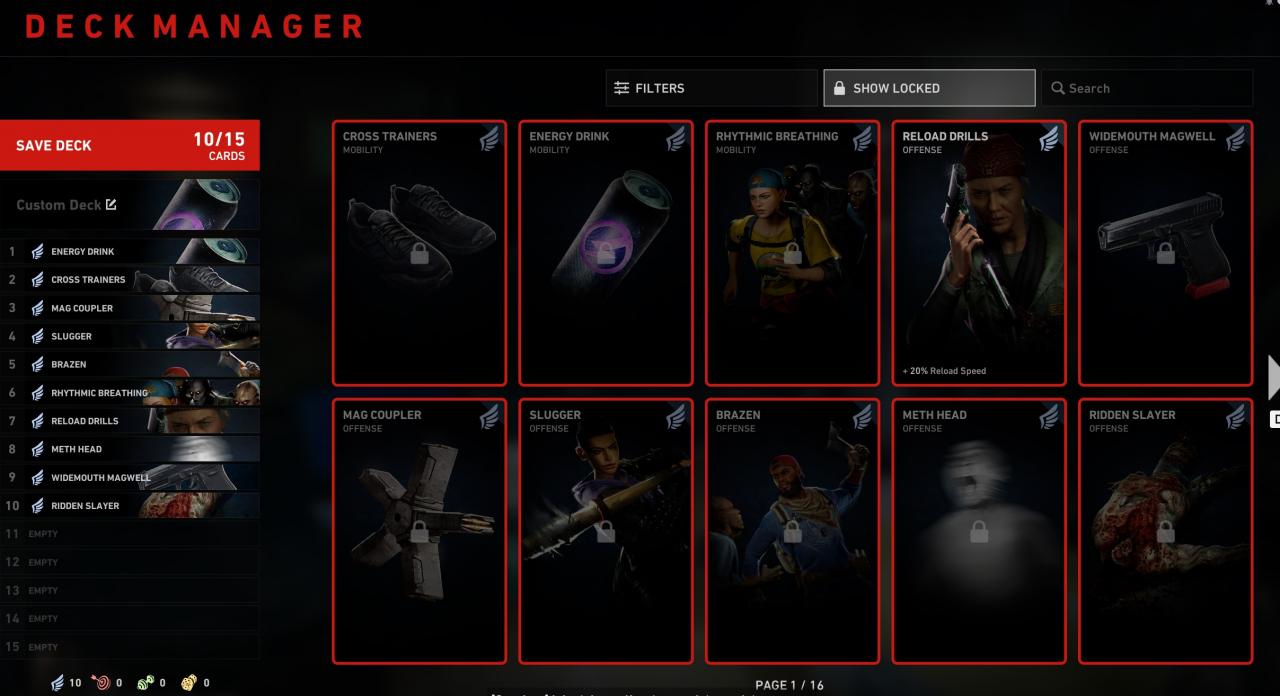Select the Mag Coupler card

[419, 531]
